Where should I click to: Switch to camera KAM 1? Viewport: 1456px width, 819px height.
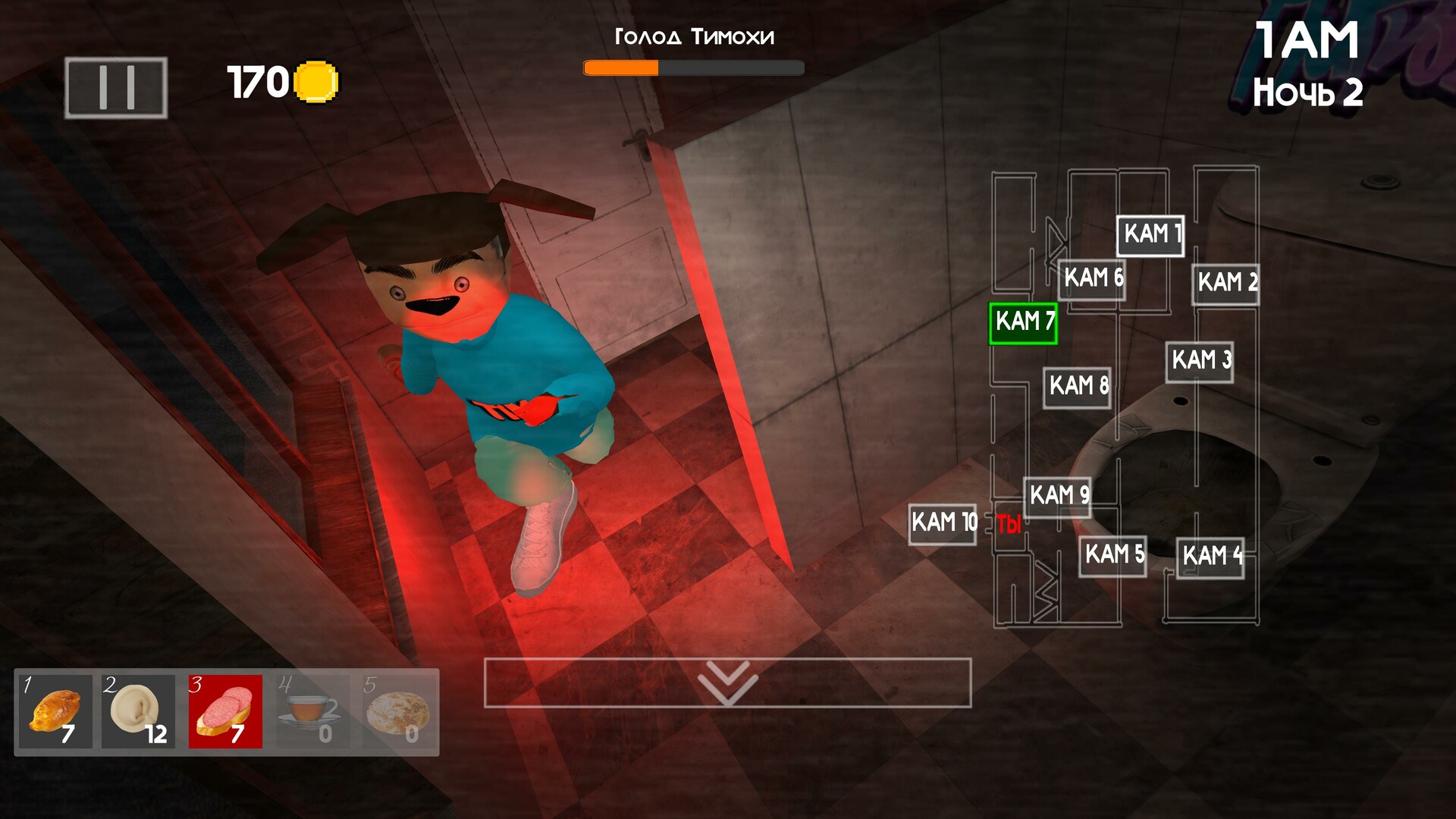tap(1150, 235)
